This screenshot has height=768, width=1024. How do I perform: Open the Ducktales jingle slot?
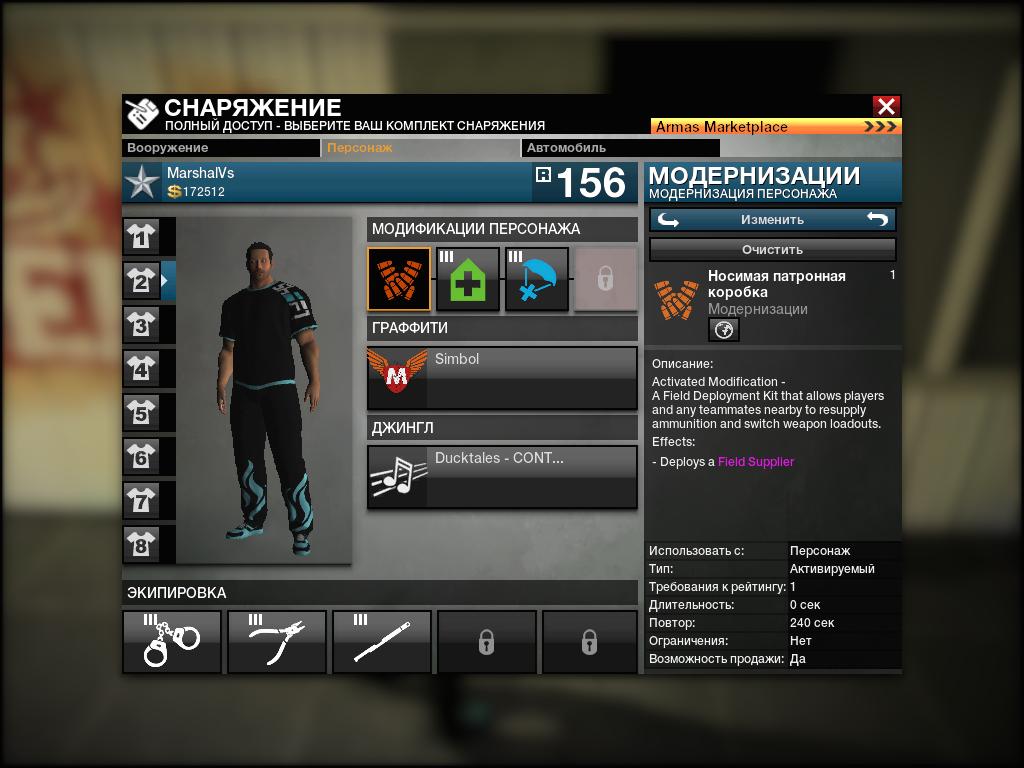point(502,476)
